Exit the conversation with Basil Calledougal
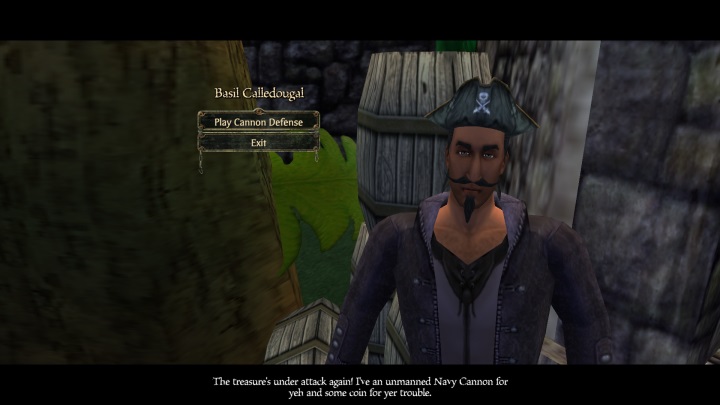 point(258,142)
